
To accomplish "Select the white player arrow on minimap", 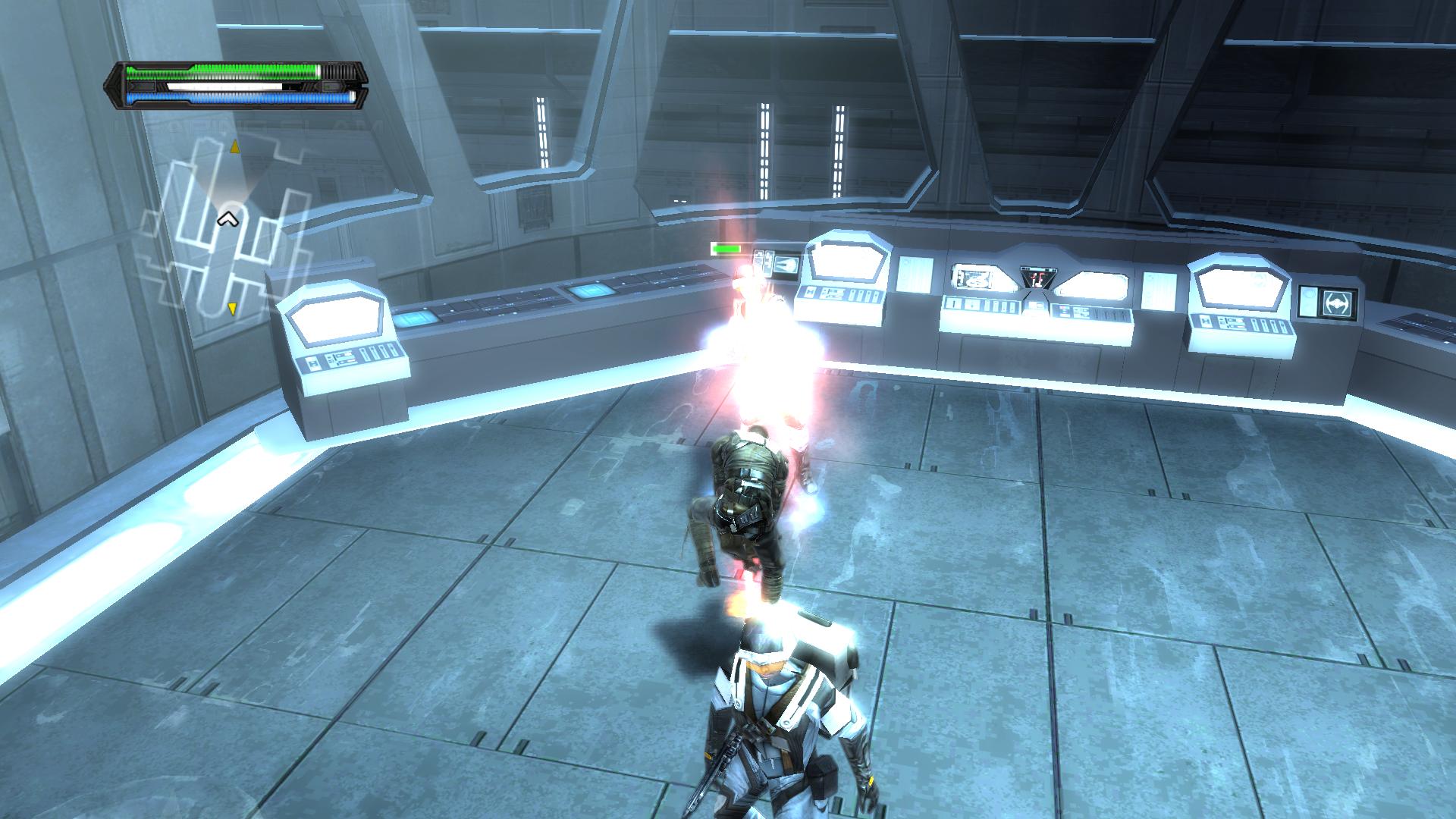I will coord(227,220).
